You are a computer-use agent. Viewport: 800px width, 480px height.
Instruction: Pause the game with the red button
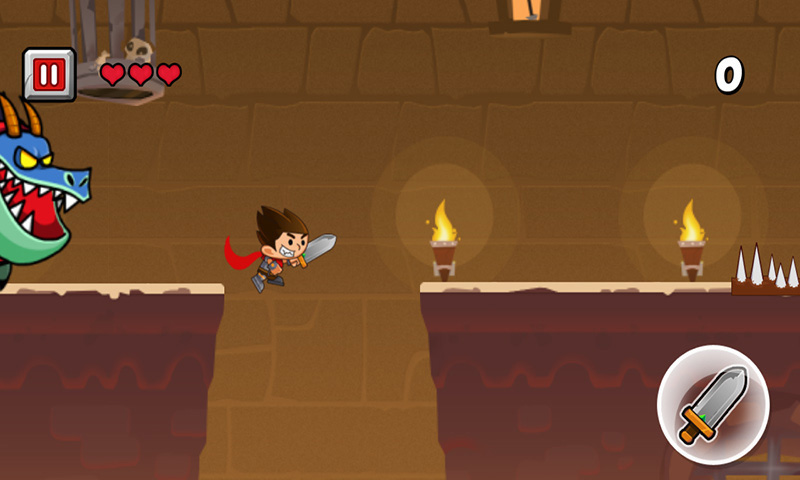pyautogui.click(x=49, y=75)
